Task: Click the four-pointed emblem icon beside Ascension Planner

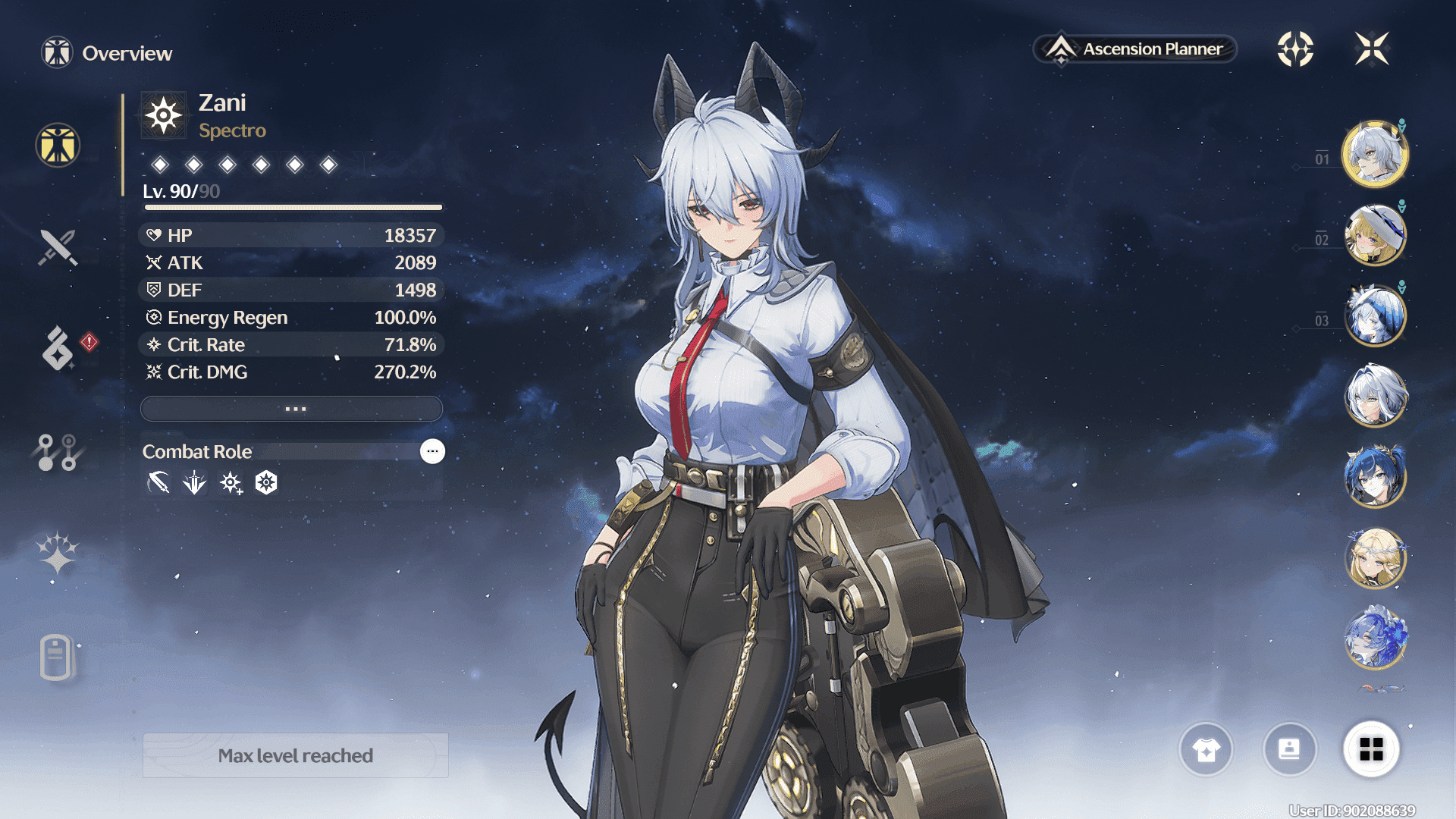Action: [x=1295, y=49]
